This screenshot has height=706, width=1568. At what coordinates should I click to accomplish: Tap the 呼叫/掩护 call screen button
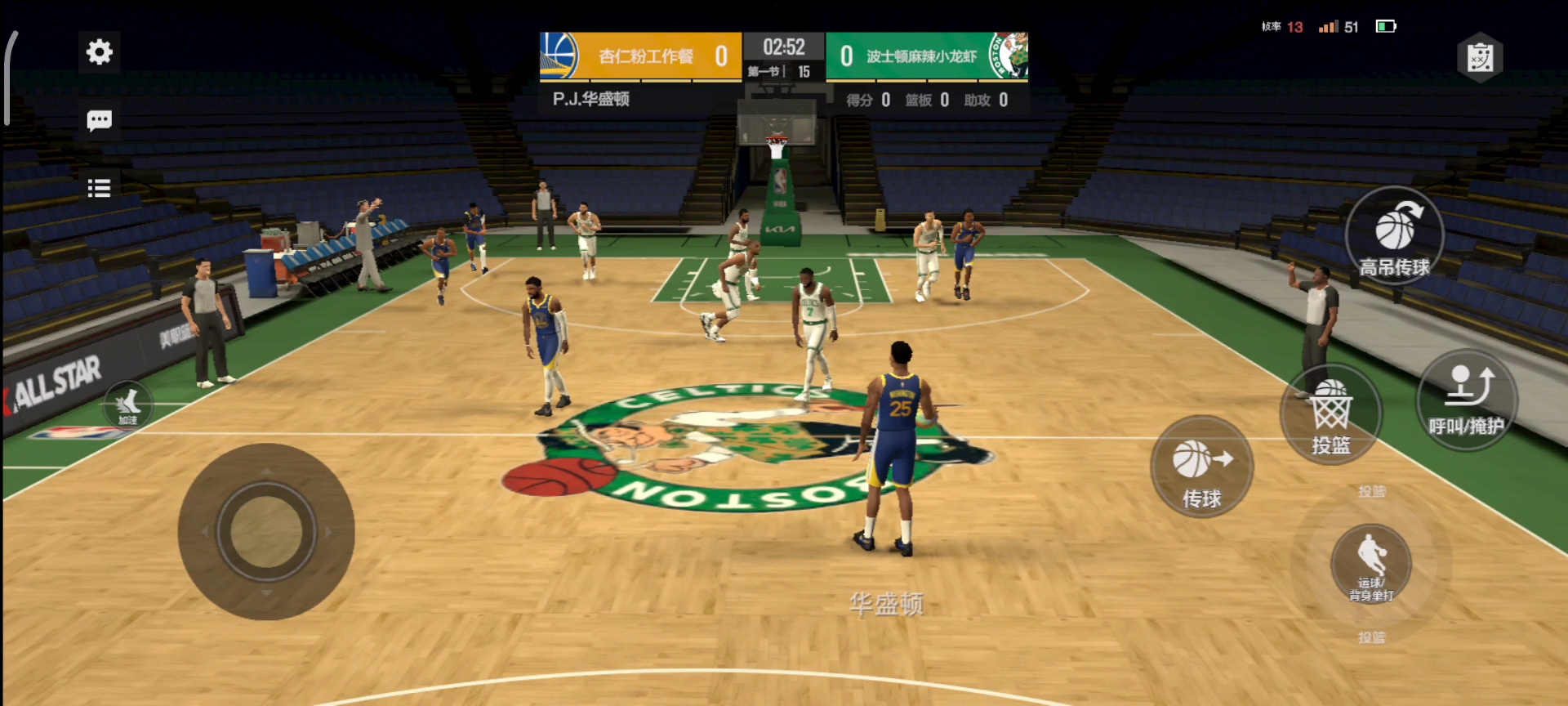(x=1467, y=400)
